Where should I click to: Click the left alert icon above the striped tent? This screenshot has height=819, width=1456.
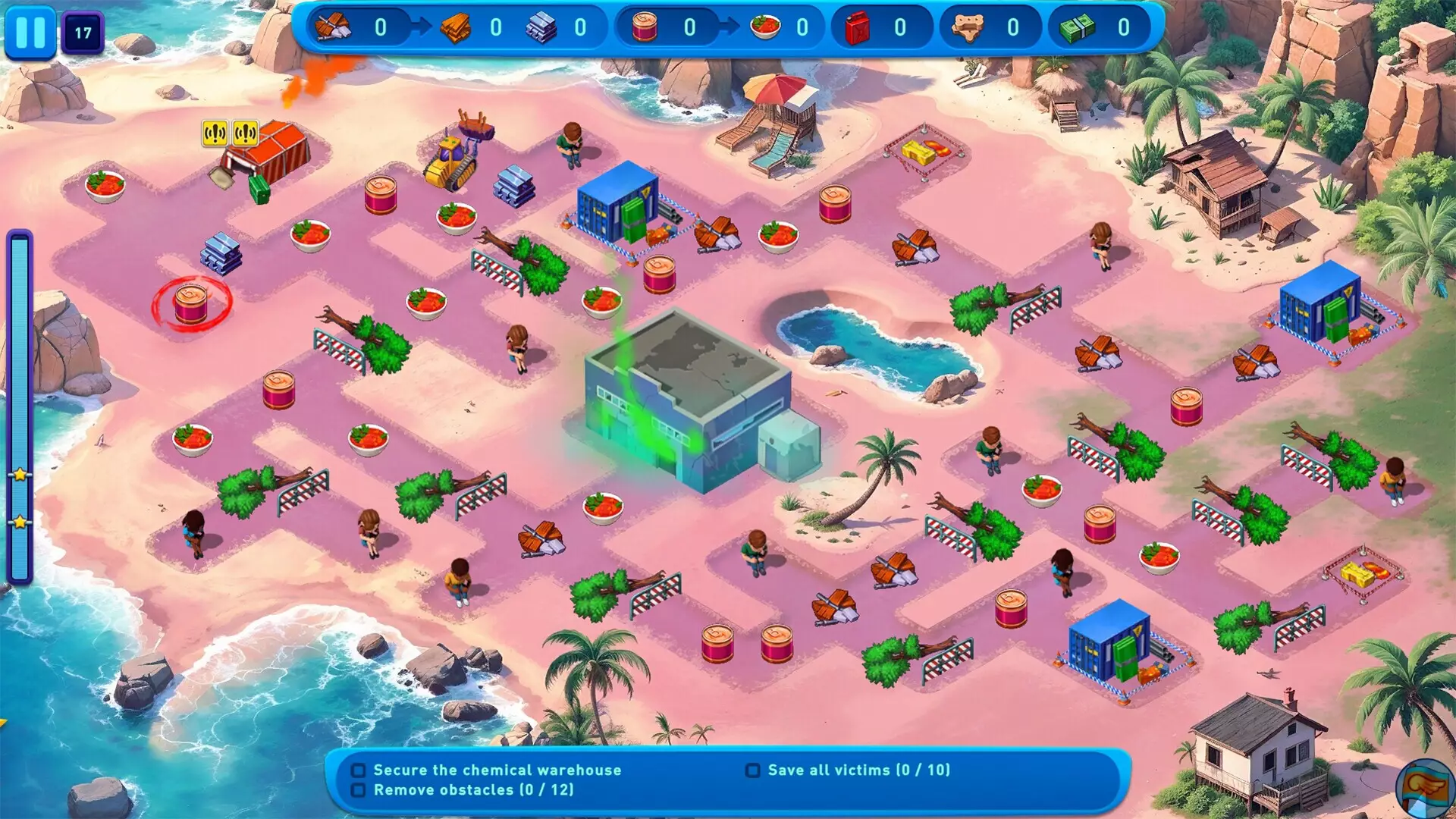pos(215,133)
